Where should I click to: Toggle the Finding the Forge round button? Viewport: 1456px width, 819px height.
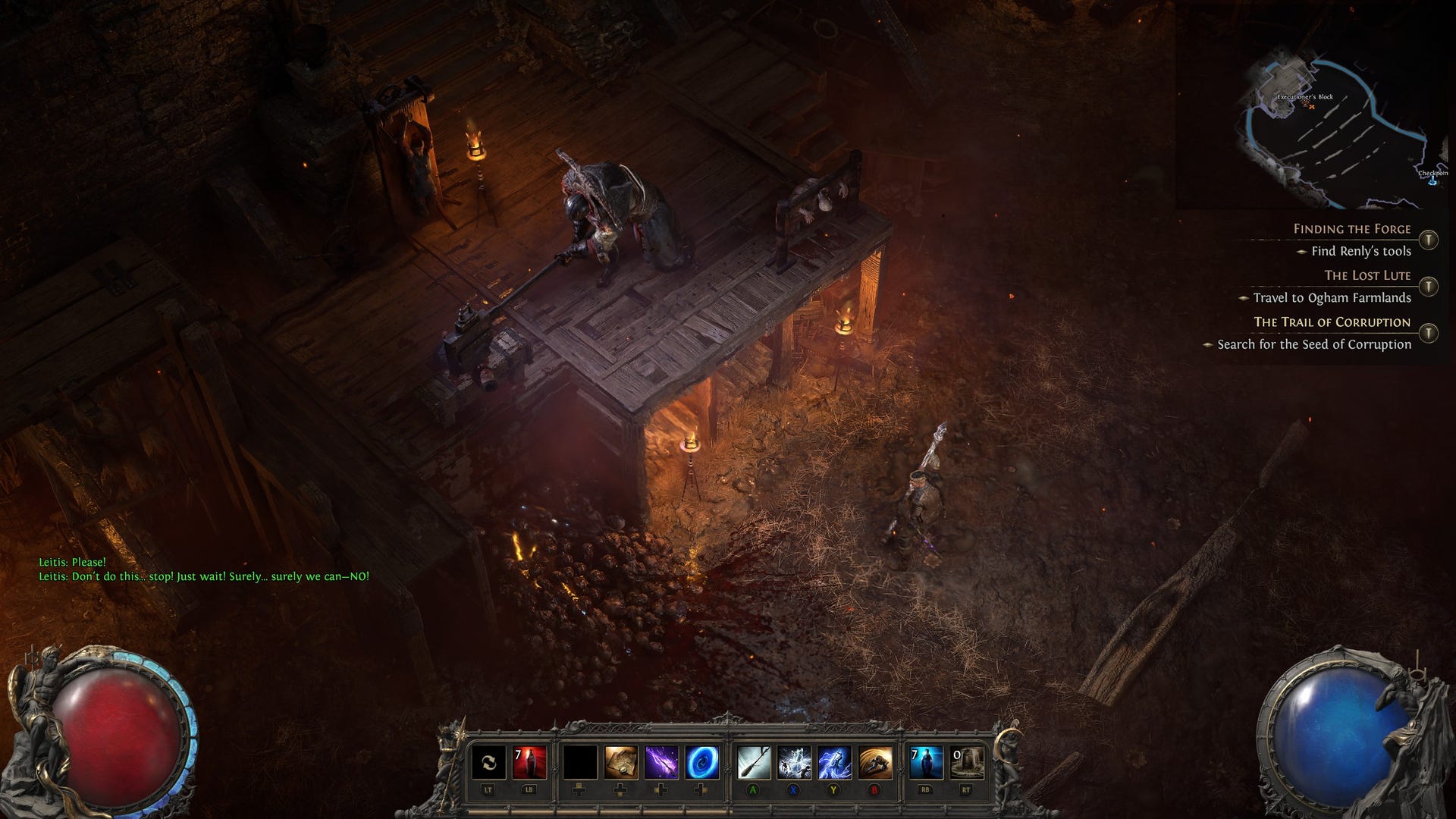1429,240
